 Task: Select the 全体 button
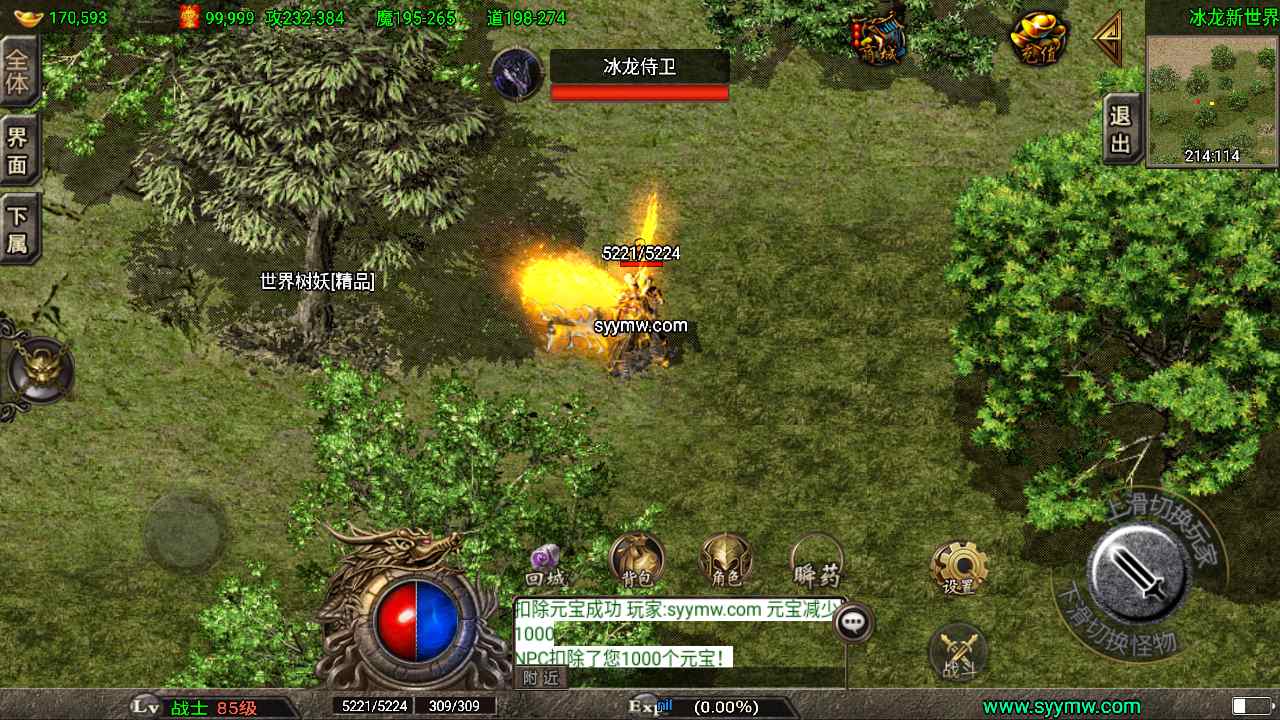click(18, 71)
